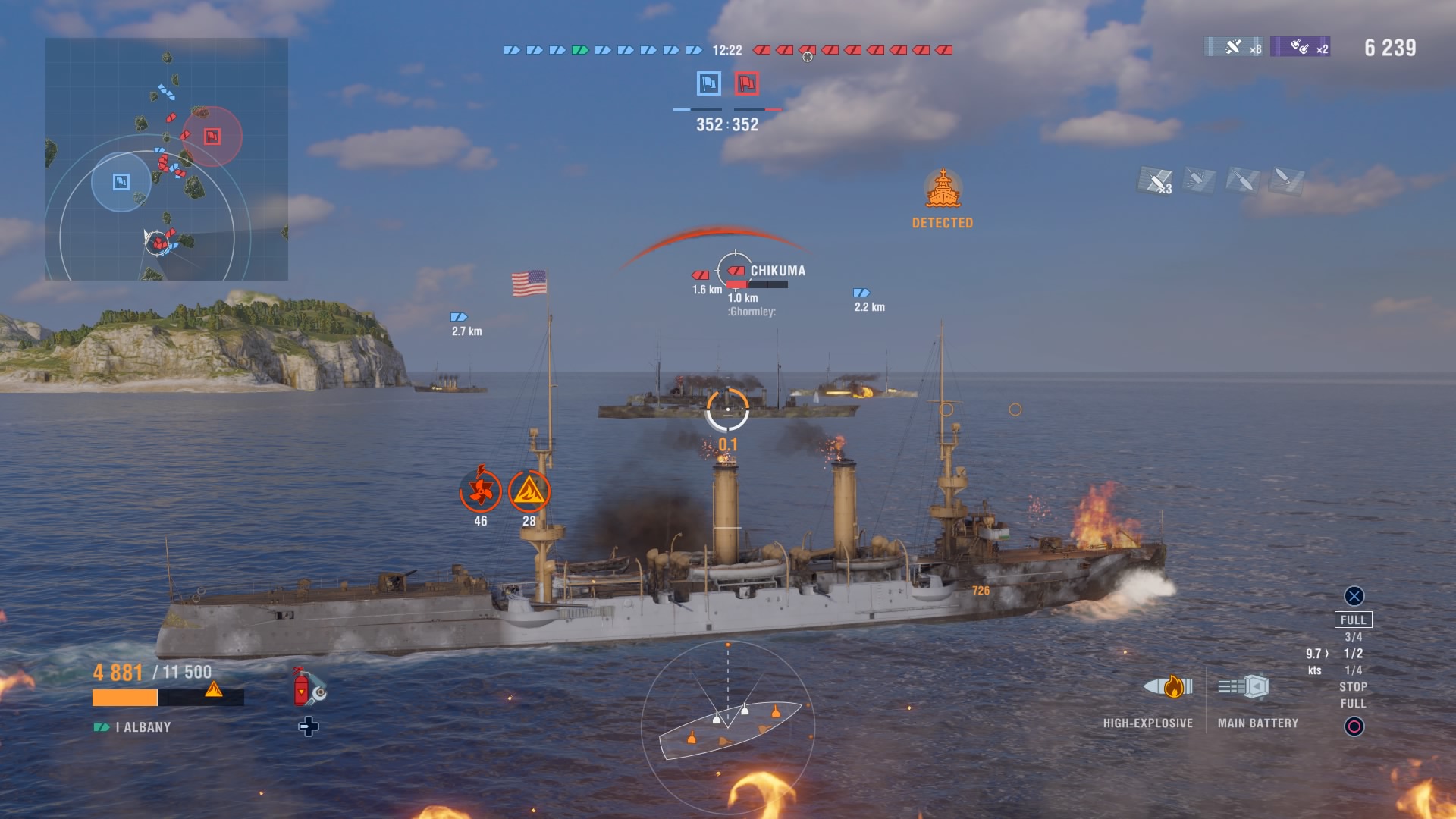Click the green ship icon in team roster
The image size is (1456, 819).
tap(580, 50)
